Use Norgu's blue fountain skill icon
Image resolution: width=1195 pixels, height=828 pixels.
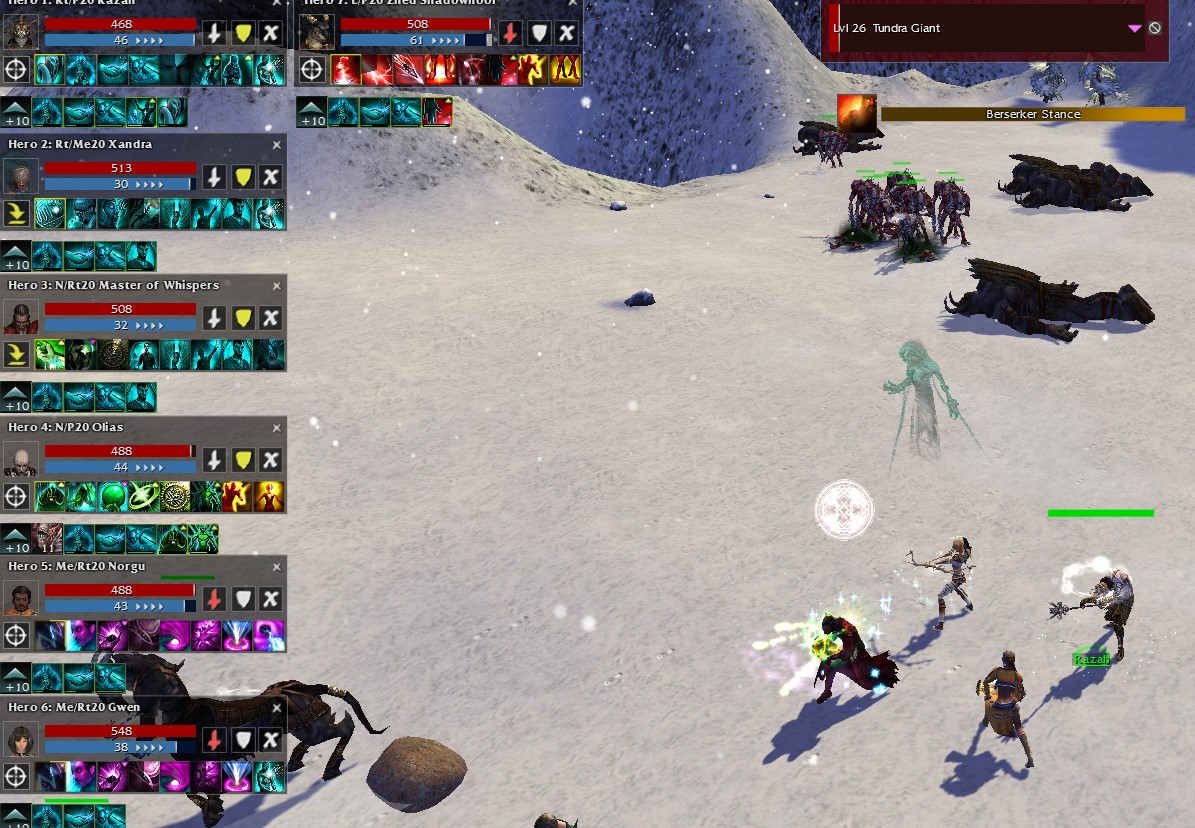[x=238, y=636]
